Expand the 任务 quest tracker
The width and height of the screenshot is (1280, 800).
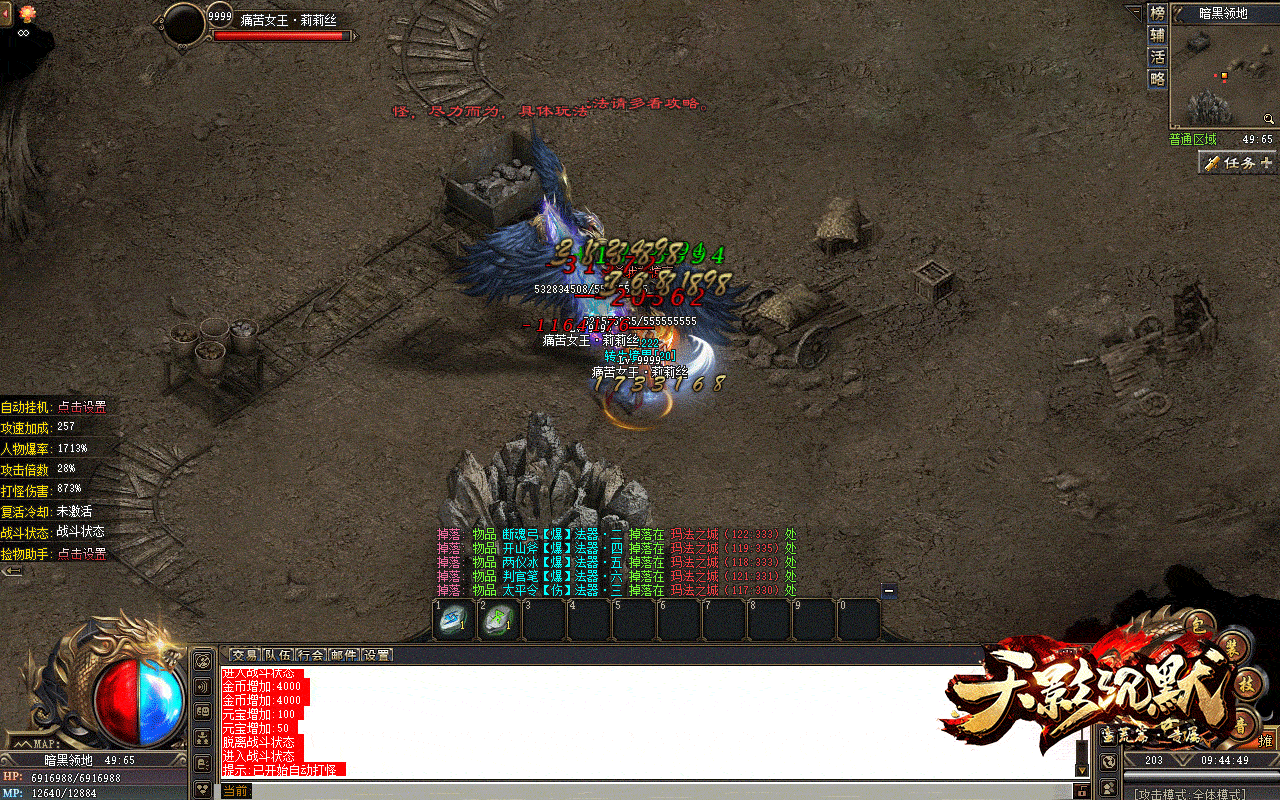click(1238, 162)
